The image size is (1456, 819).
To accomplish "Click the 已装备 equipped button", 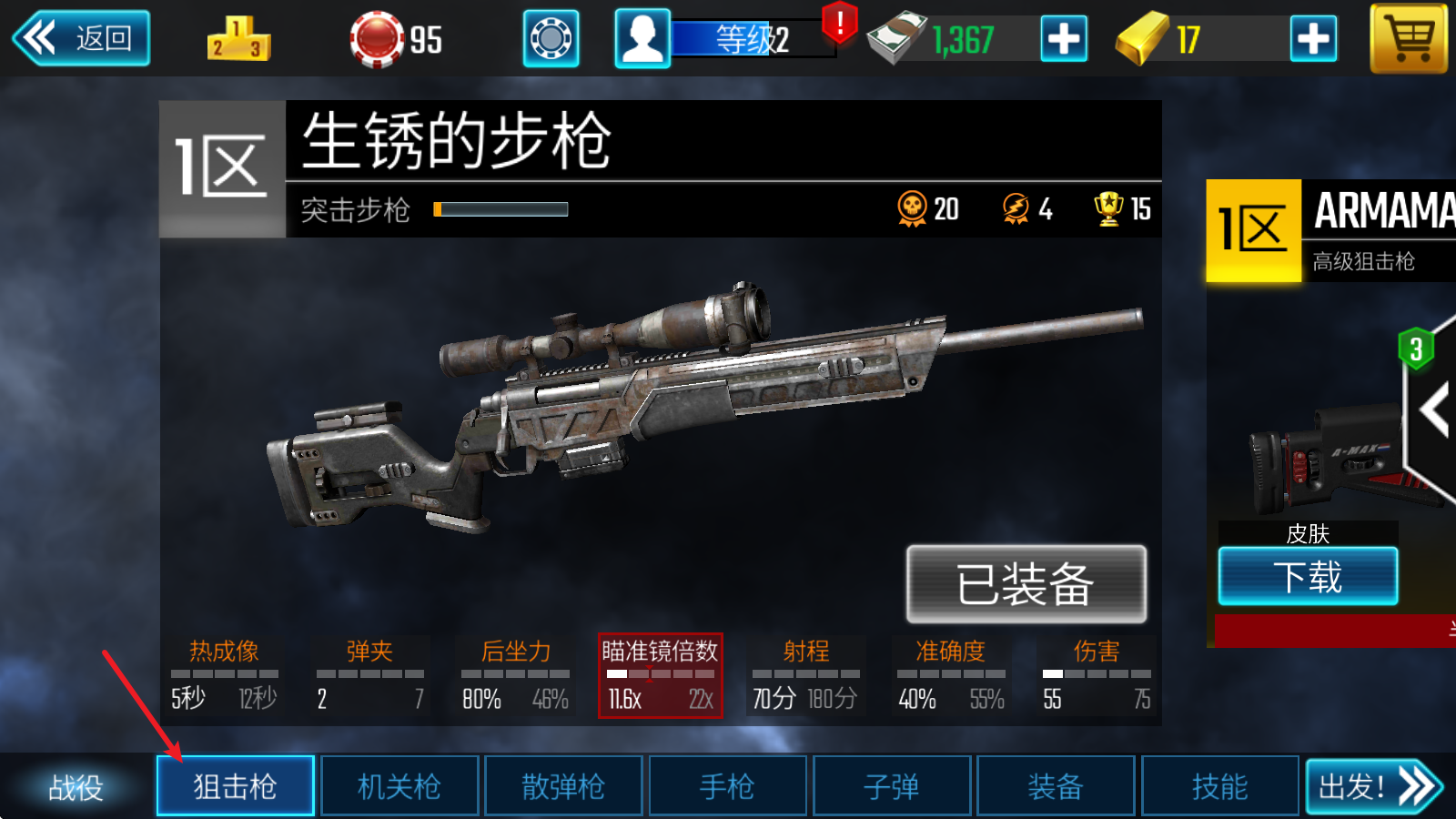I will coord(1026,585).
